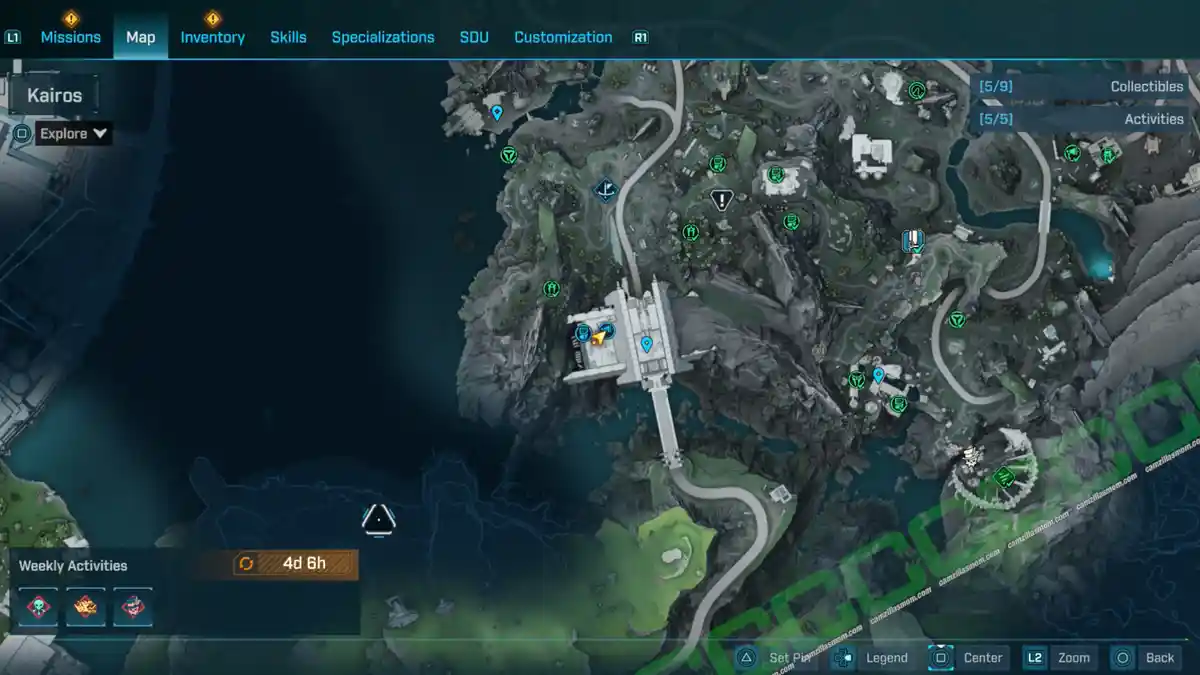
Task: Click the exclamation mark mission marker
Action: 722,200
